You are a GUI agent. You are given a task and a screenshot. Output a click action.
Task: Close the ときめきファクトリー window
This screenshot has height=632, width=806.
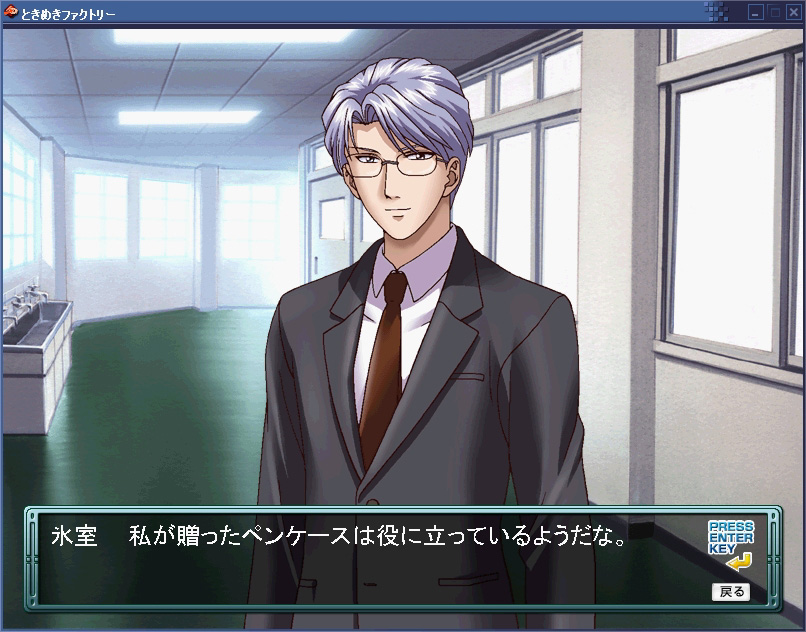791,13
